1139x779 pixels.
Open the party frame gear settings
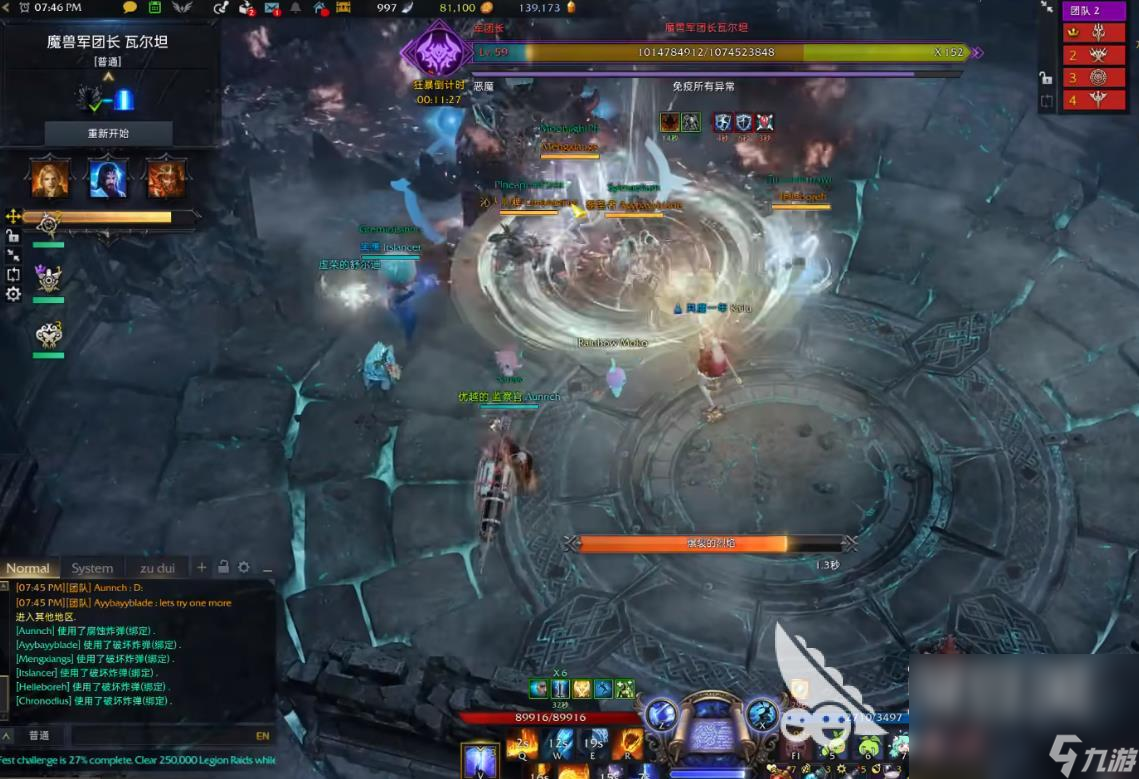(13, 294)
